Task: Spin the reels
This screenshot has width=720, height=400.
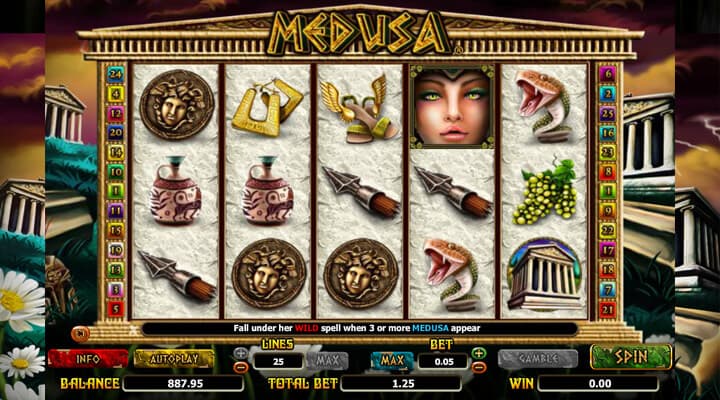Action: pyautogui.click(x=630, y=357)
